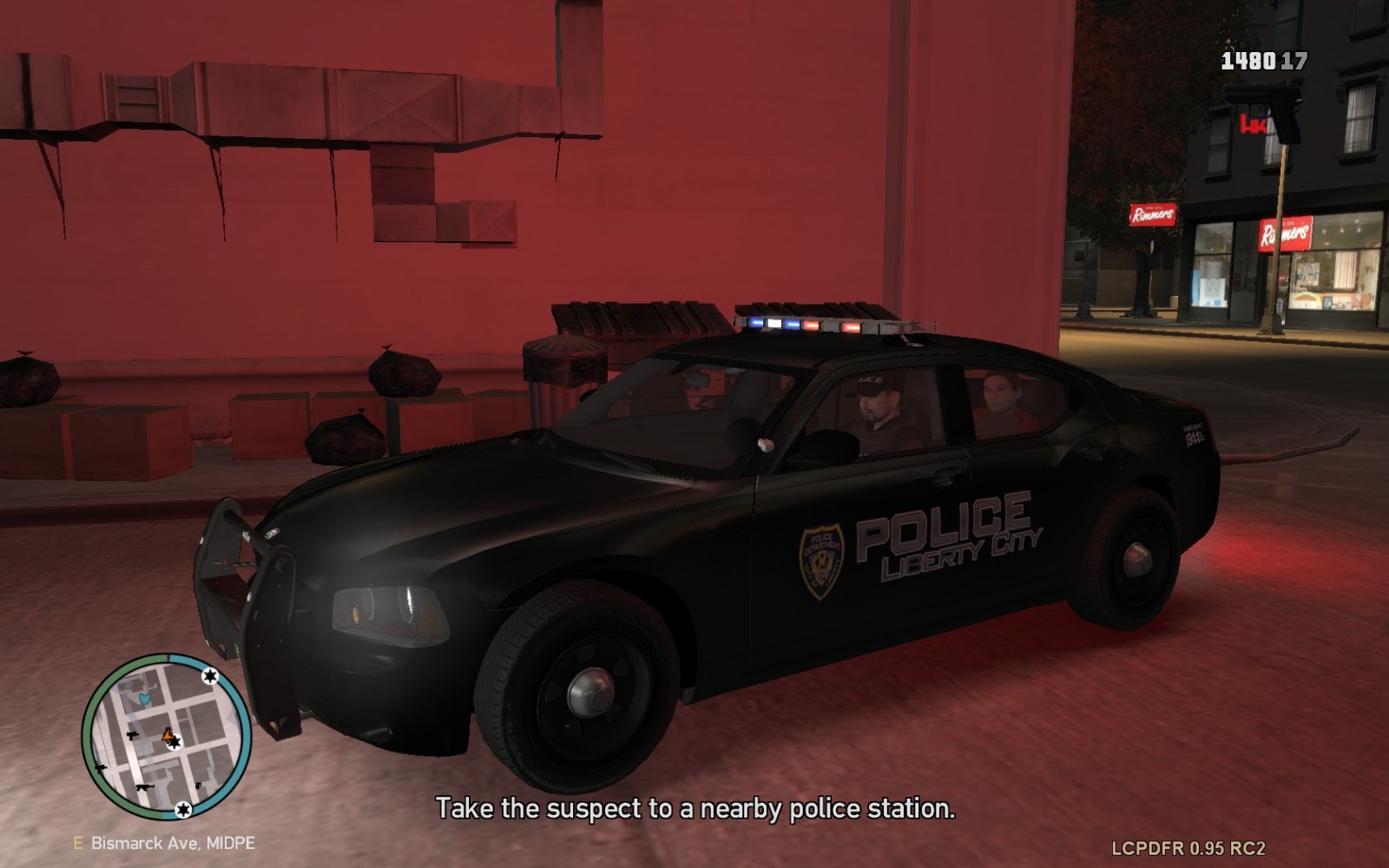The width and height of the screenshot is (1389, 868).
Task: Click the assault rifle icon on minimap
Action: tap(145, 787)
